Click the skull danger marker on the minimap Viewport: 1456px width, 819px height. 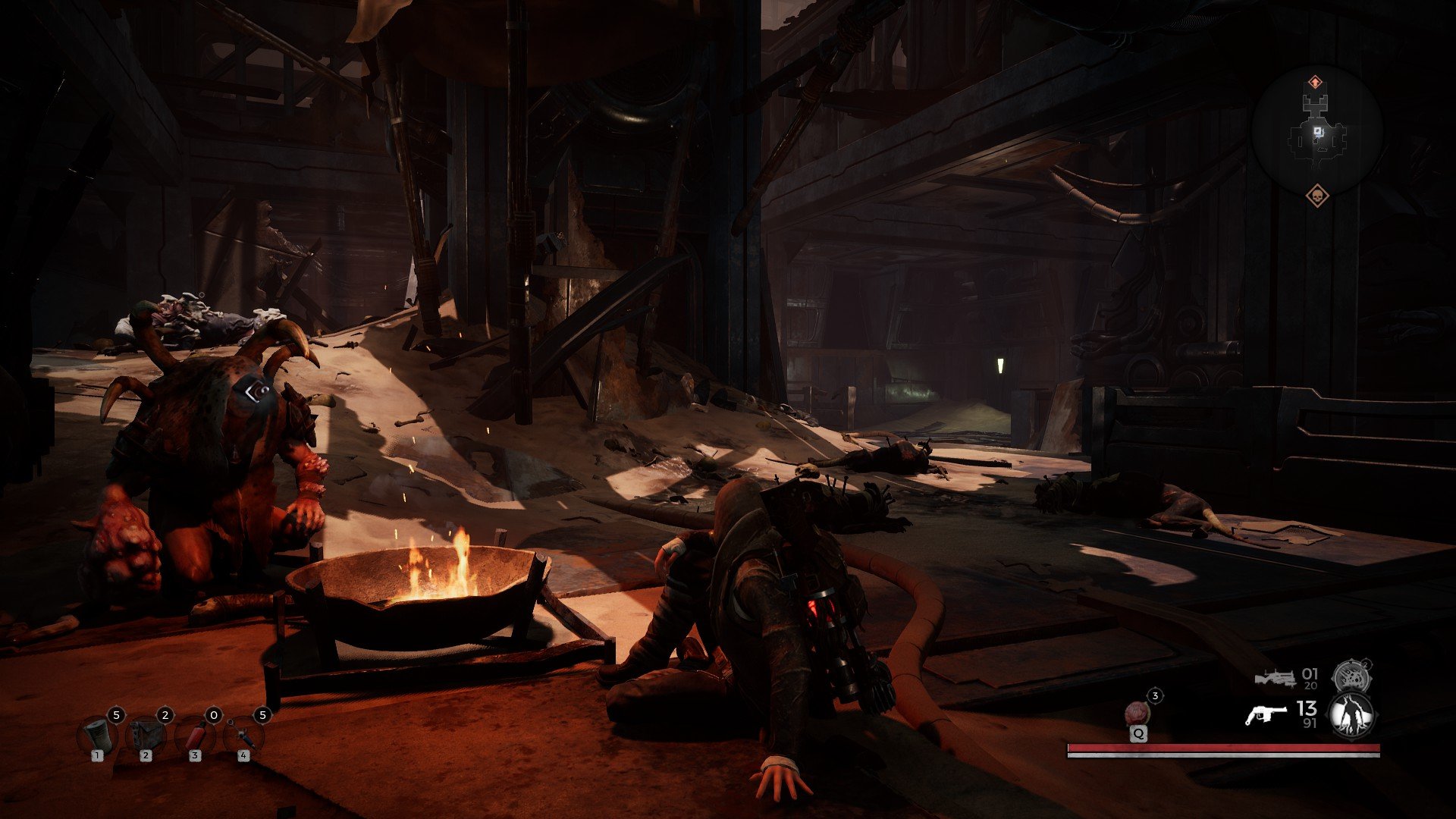(1317, 196)
